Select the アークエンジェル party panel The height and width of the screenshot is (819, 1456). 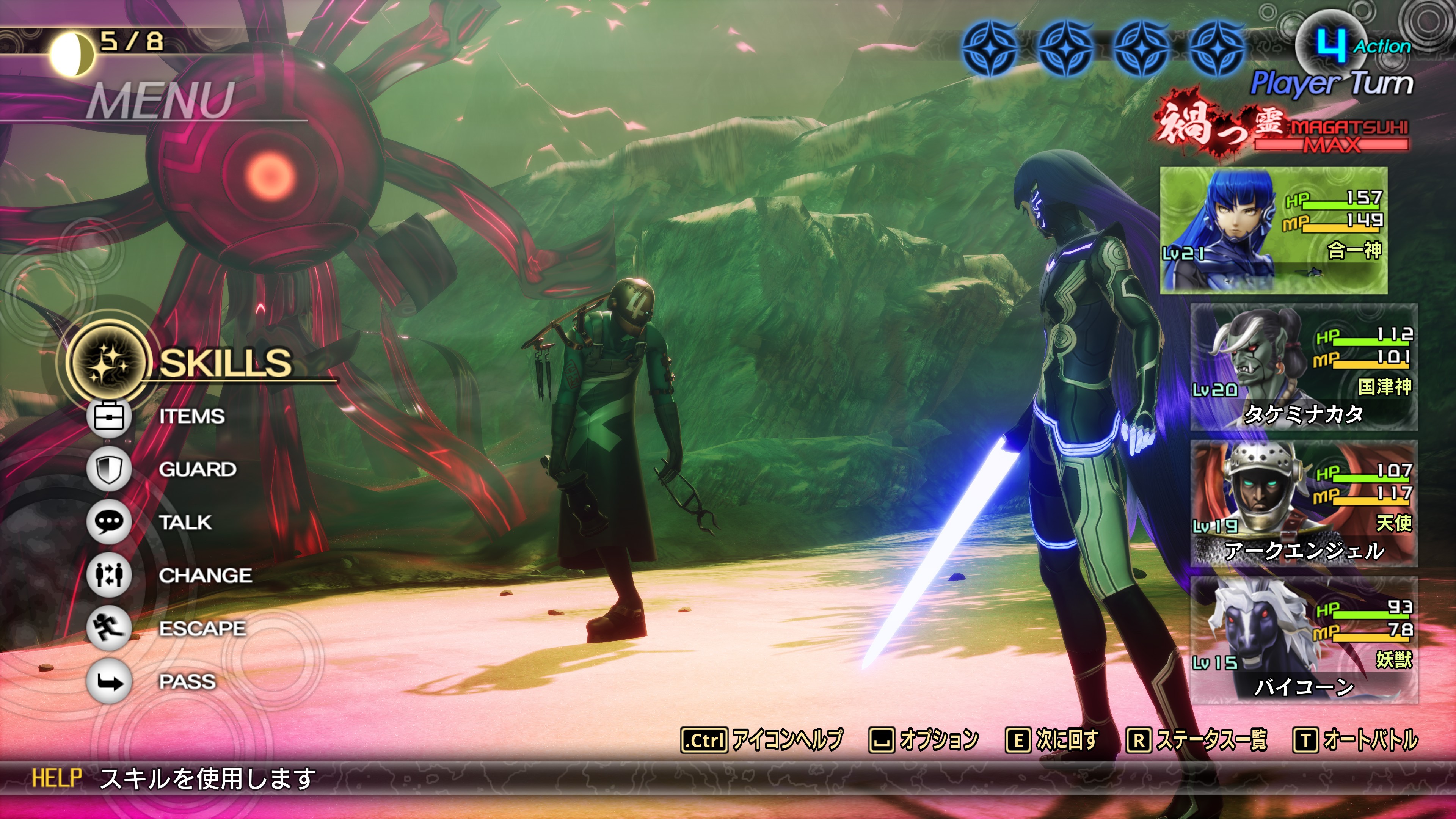pyautogui.click(x=1304, y=504)
